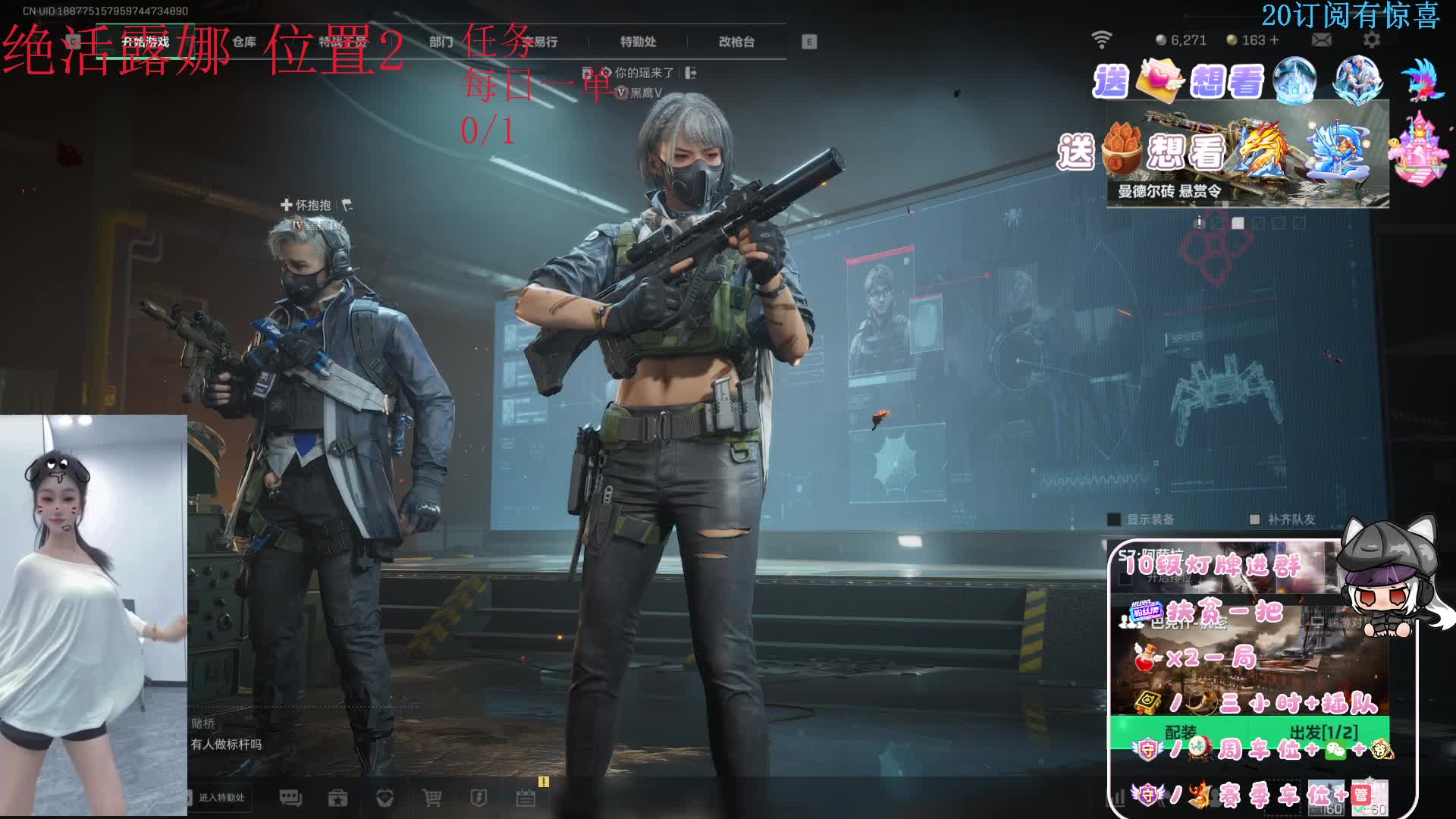Open the chat bubbles icon
The height and width of the screenshot is (819, 1456).
click(290, 797)
